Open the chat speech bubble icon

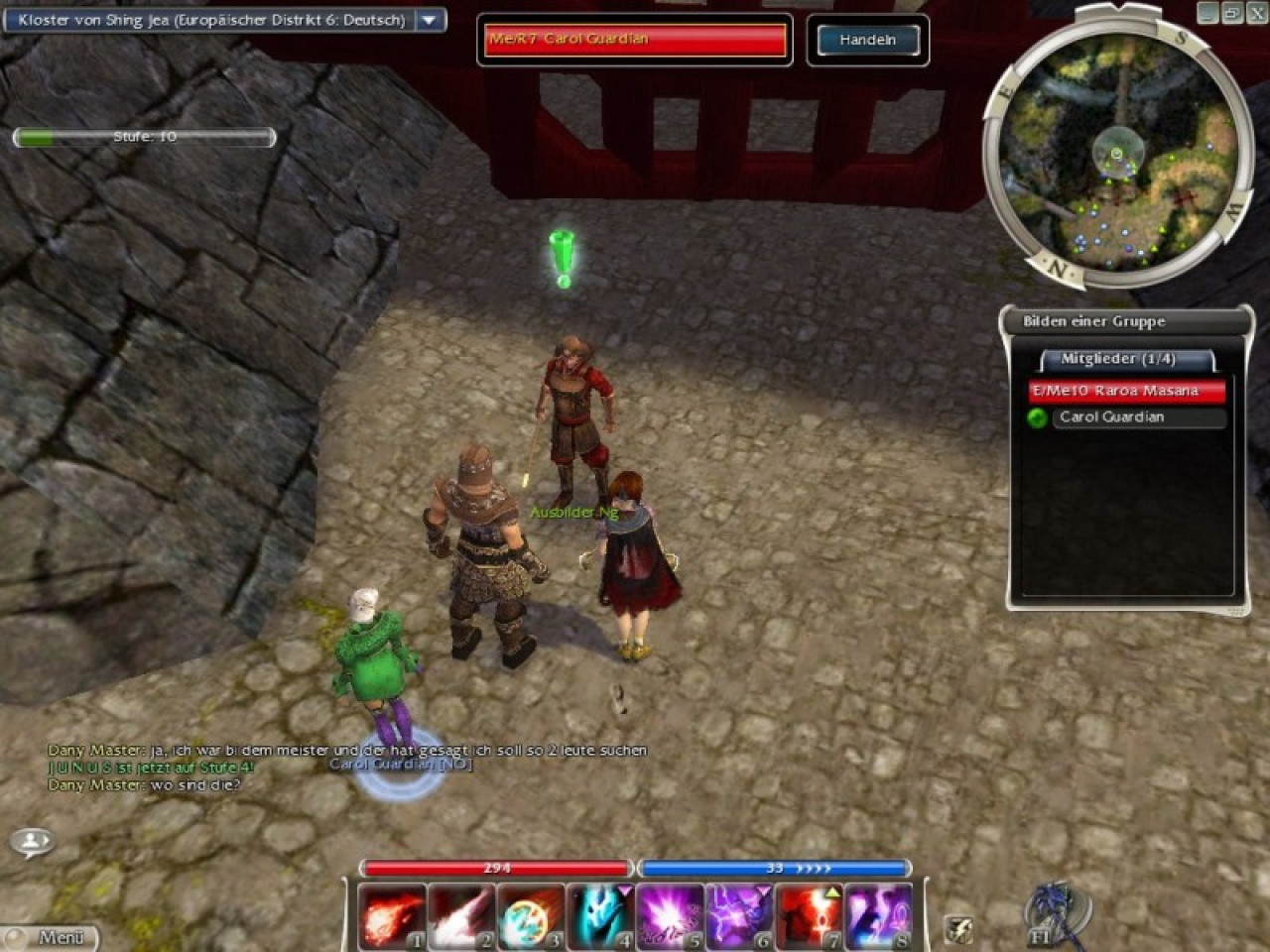tap(33, 843)
